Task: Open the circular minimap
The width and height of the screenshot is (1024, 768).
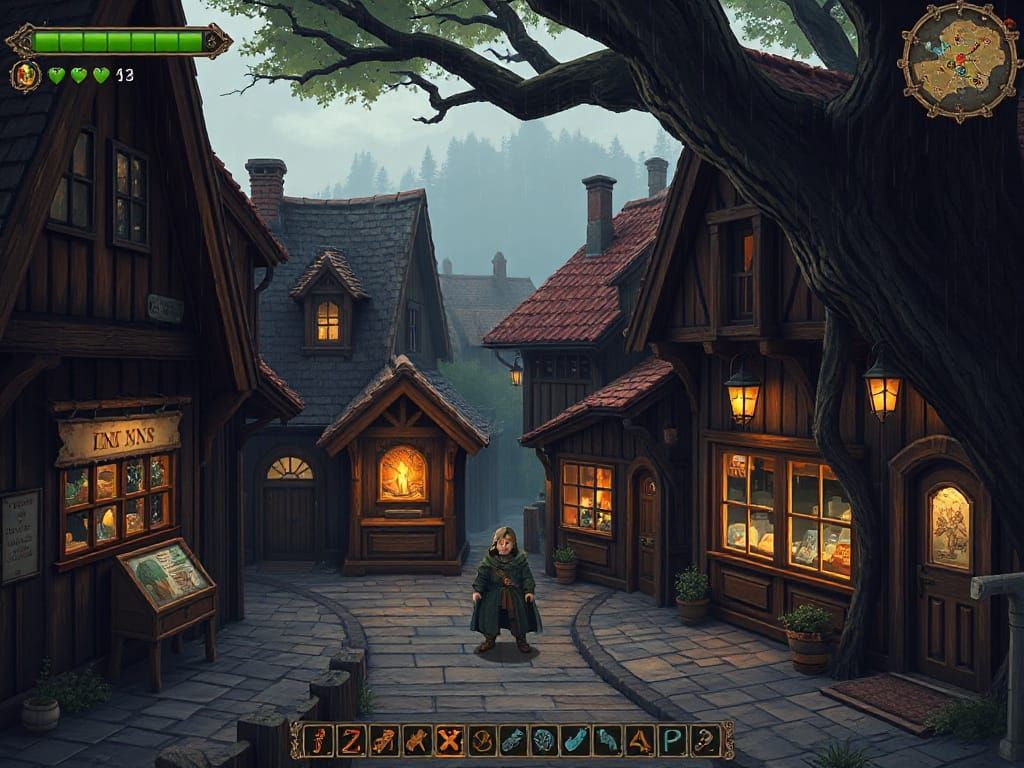Action: [x=952, y=62]
